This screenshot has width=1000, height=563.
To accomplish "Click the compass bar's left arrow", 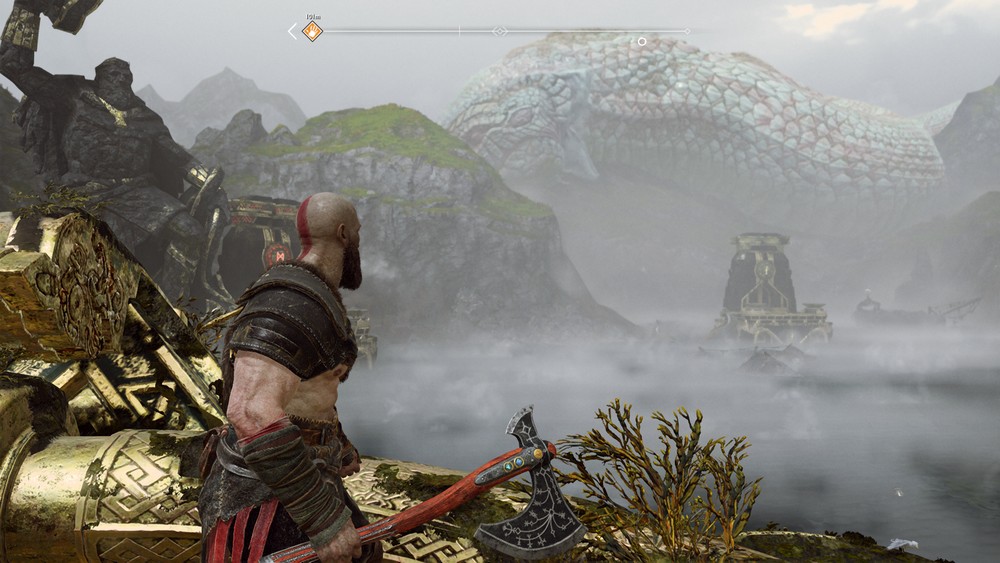I will click(292, 32).
